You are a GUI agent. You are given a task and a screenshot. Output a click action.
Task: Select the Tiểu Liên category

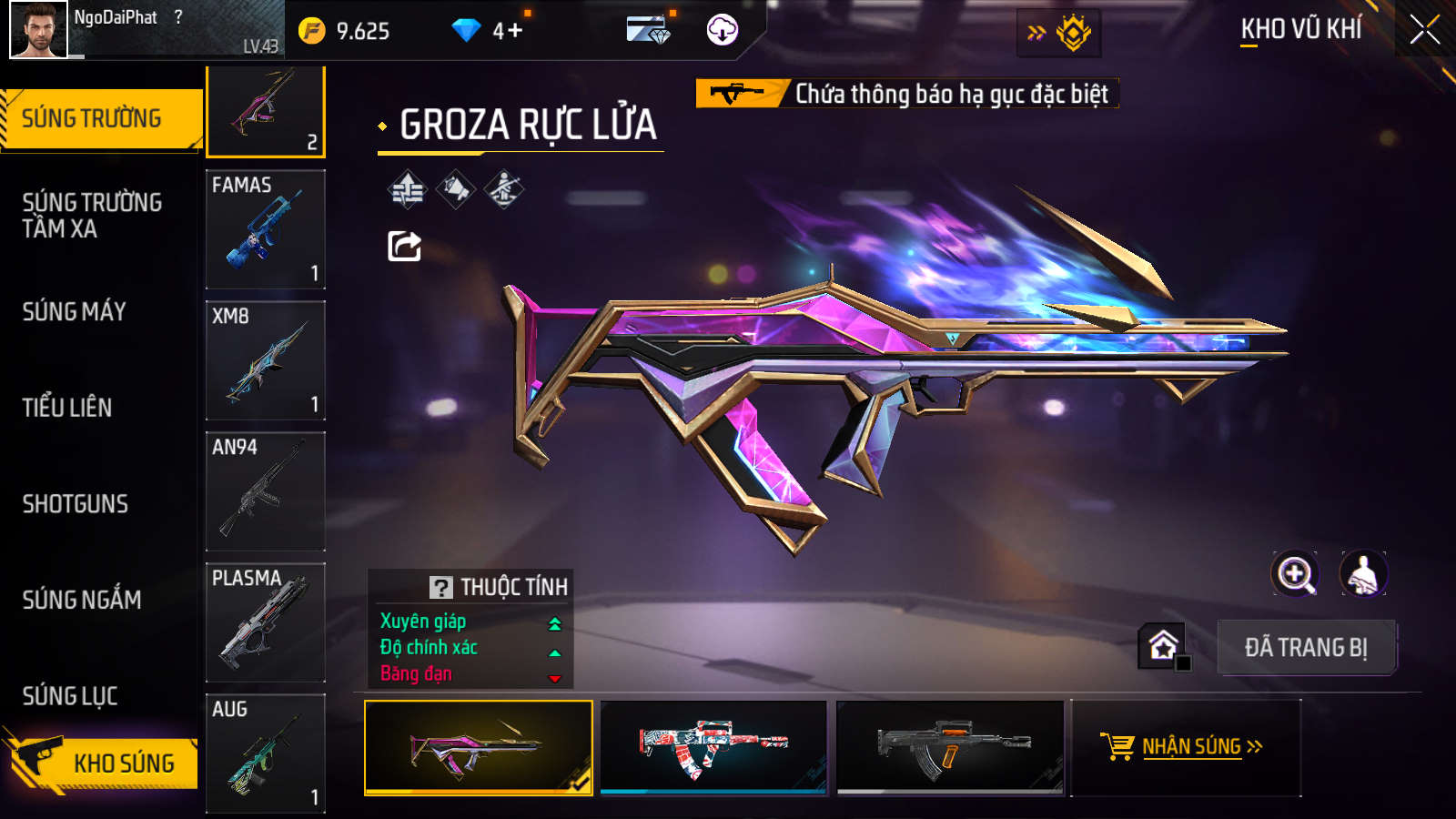tap(67, 408)
